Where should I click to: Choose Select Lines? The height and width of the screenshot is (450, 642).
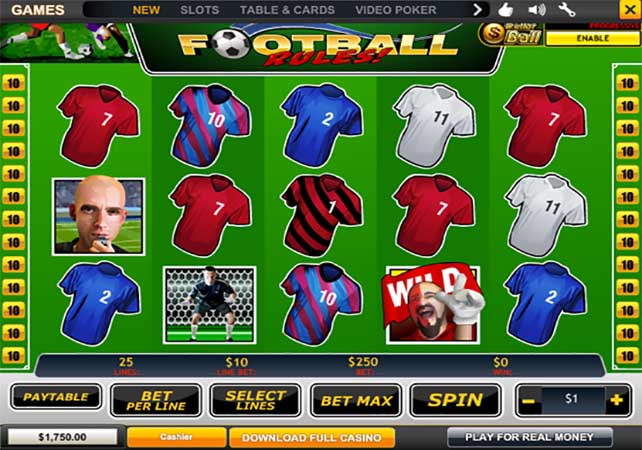click(255, 400)
